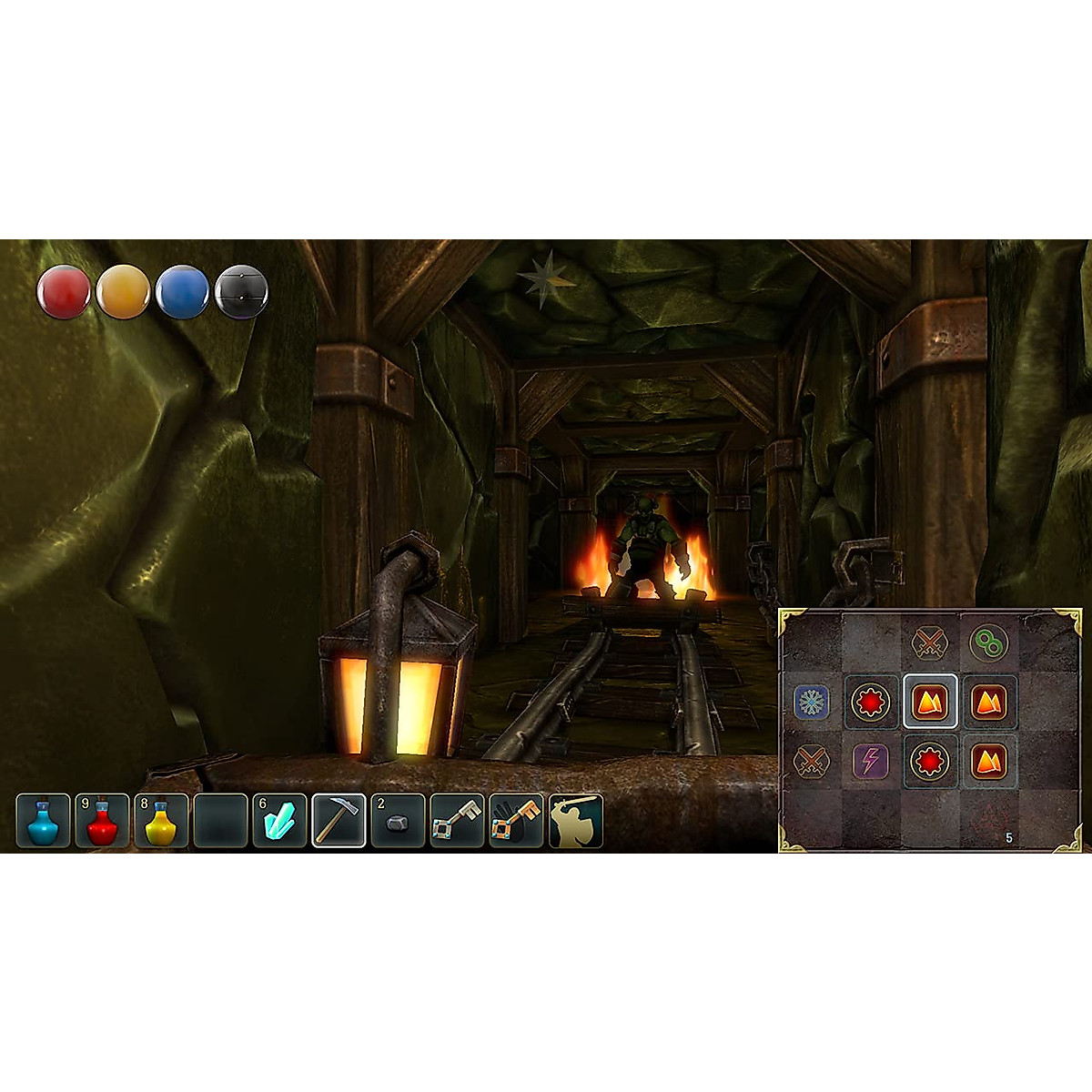Click the white-highlighted flame rune tile
Viewport: 1092px width, 1092px height.
tap(929, 702)
